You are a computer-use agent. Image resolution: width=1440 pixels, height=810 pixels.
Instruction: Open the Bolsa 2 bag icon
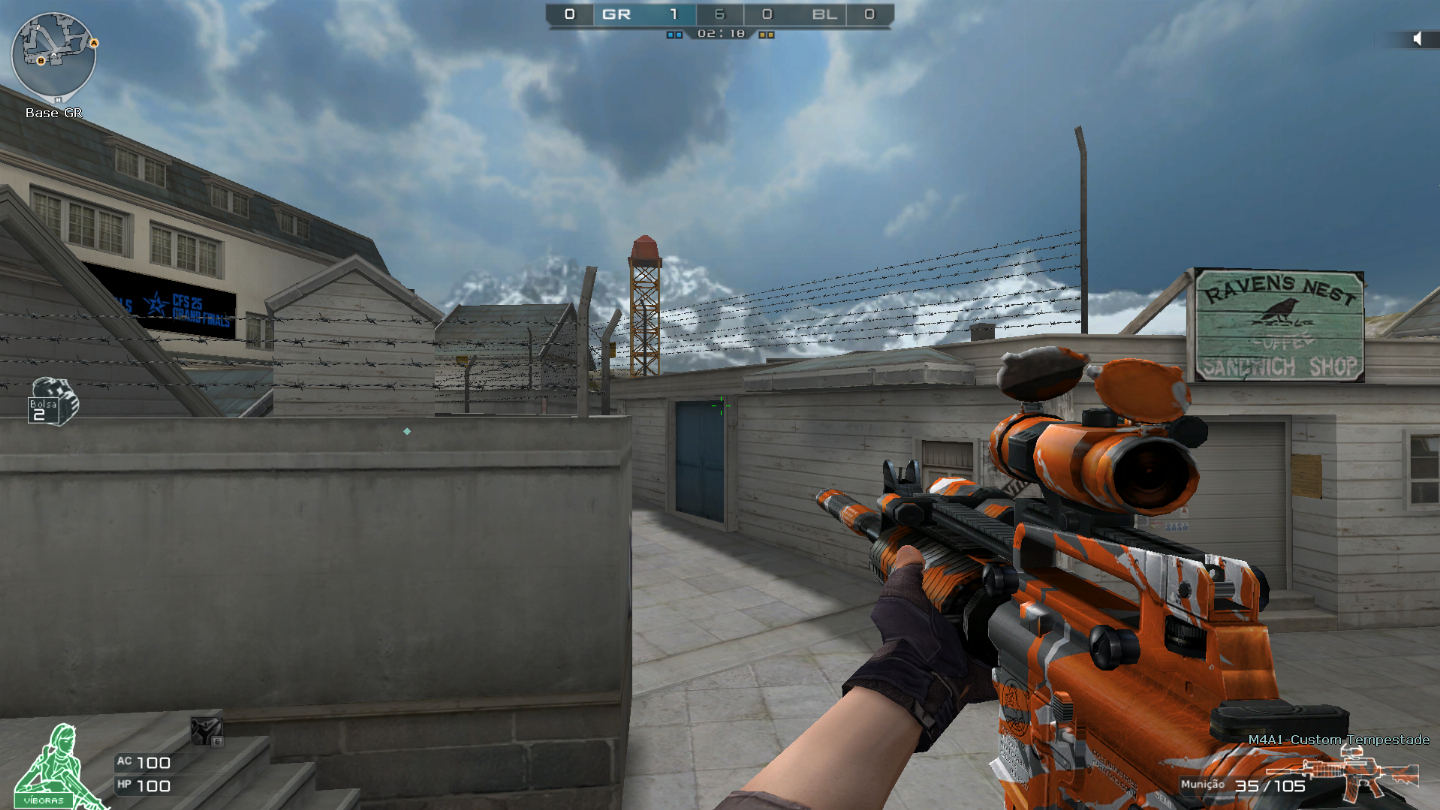click(53, 400)
